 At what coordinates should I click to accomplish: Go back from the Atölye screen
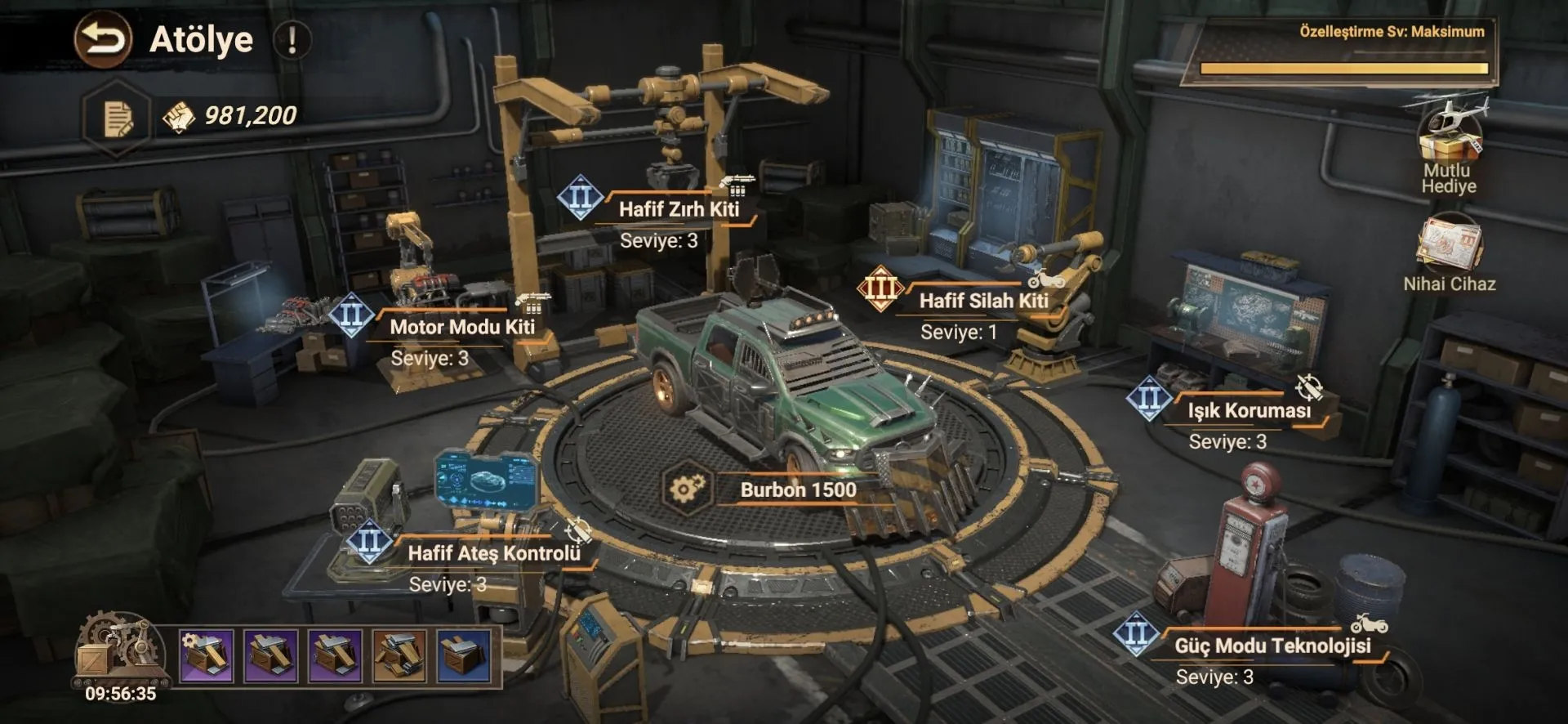click(103, 39)
